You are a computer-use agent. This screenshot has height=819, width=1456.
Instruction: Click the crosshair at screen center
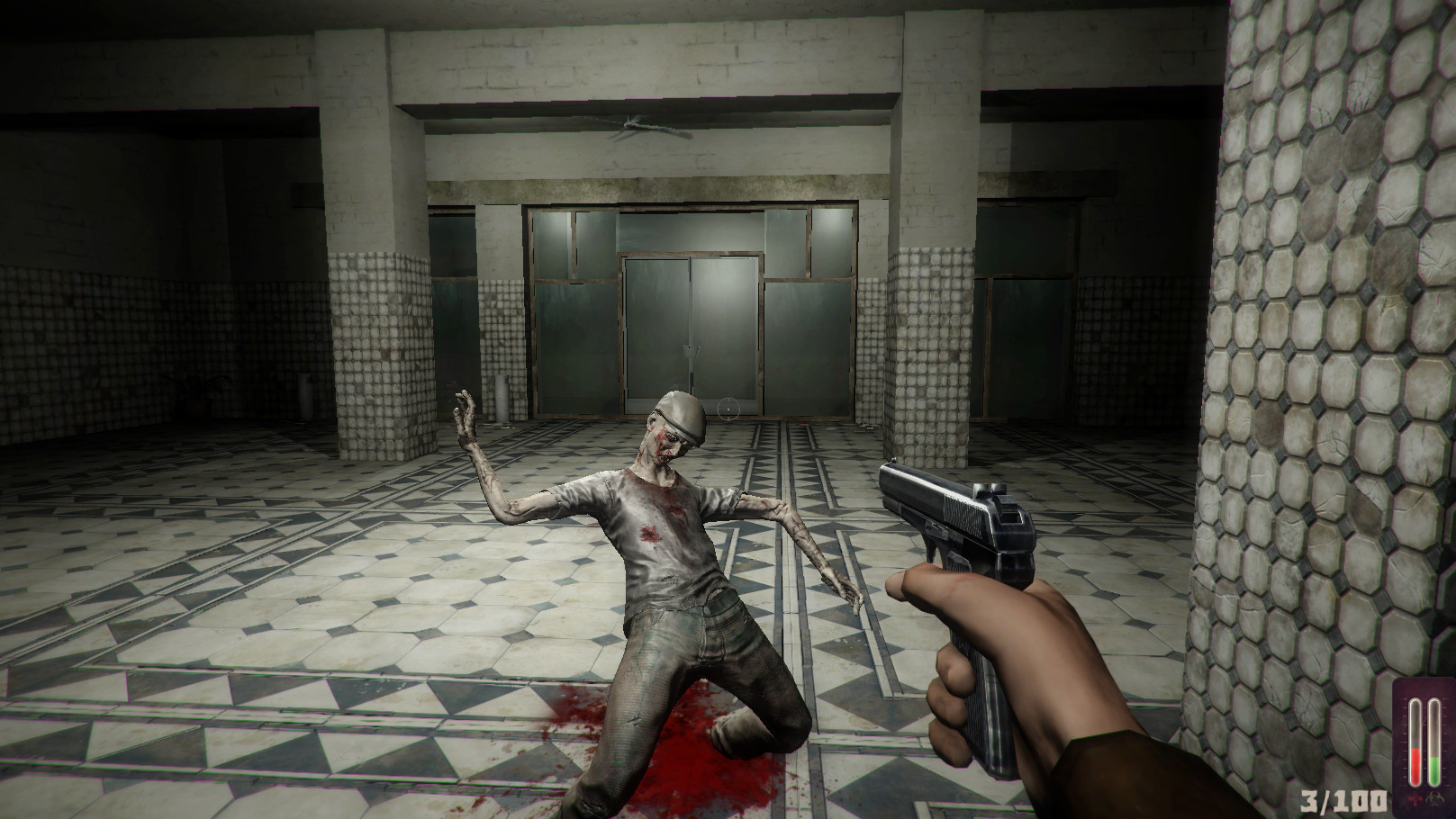(x=728, y=409)
